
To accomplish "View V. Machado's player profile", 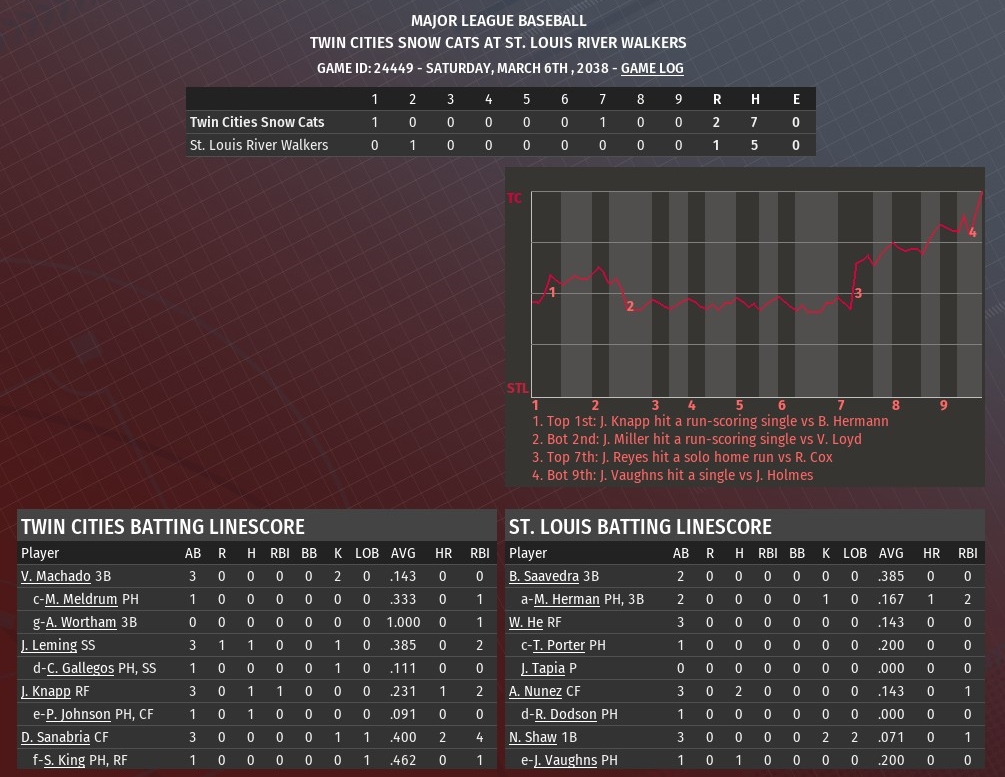I will (x=56, y=576).
